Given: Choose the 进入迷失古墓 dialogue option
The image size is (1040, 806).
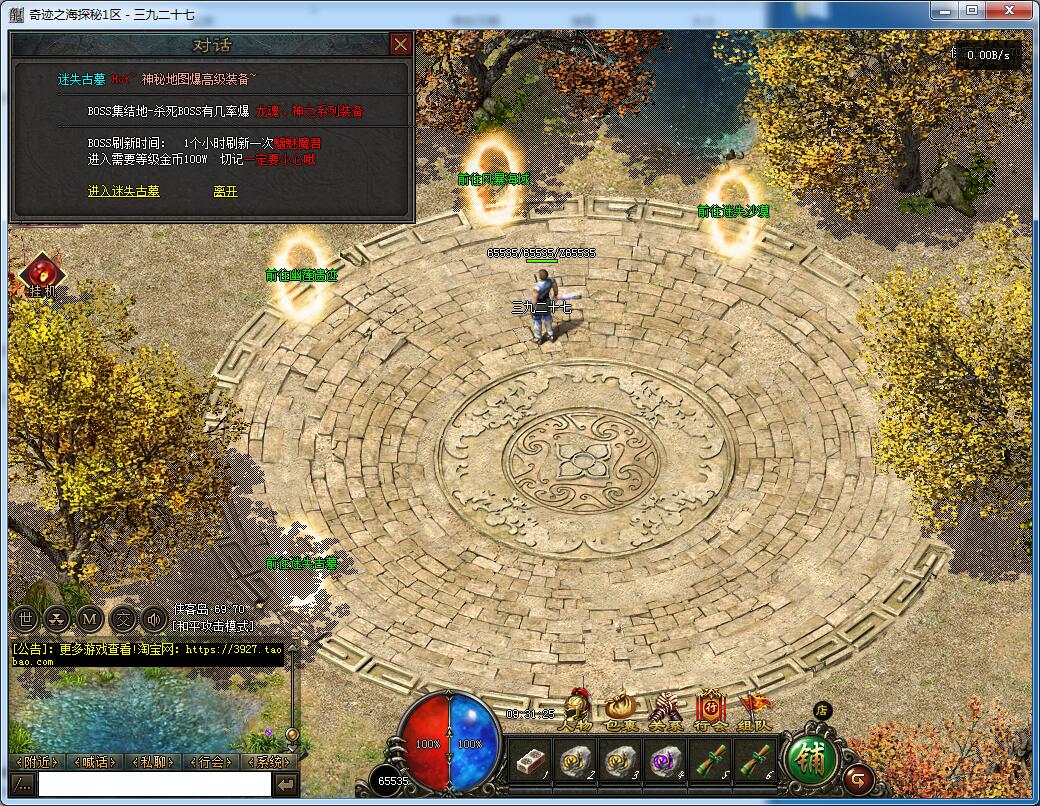Looking at the screenshot, I should pyautogui.click(x=123, y=191).
